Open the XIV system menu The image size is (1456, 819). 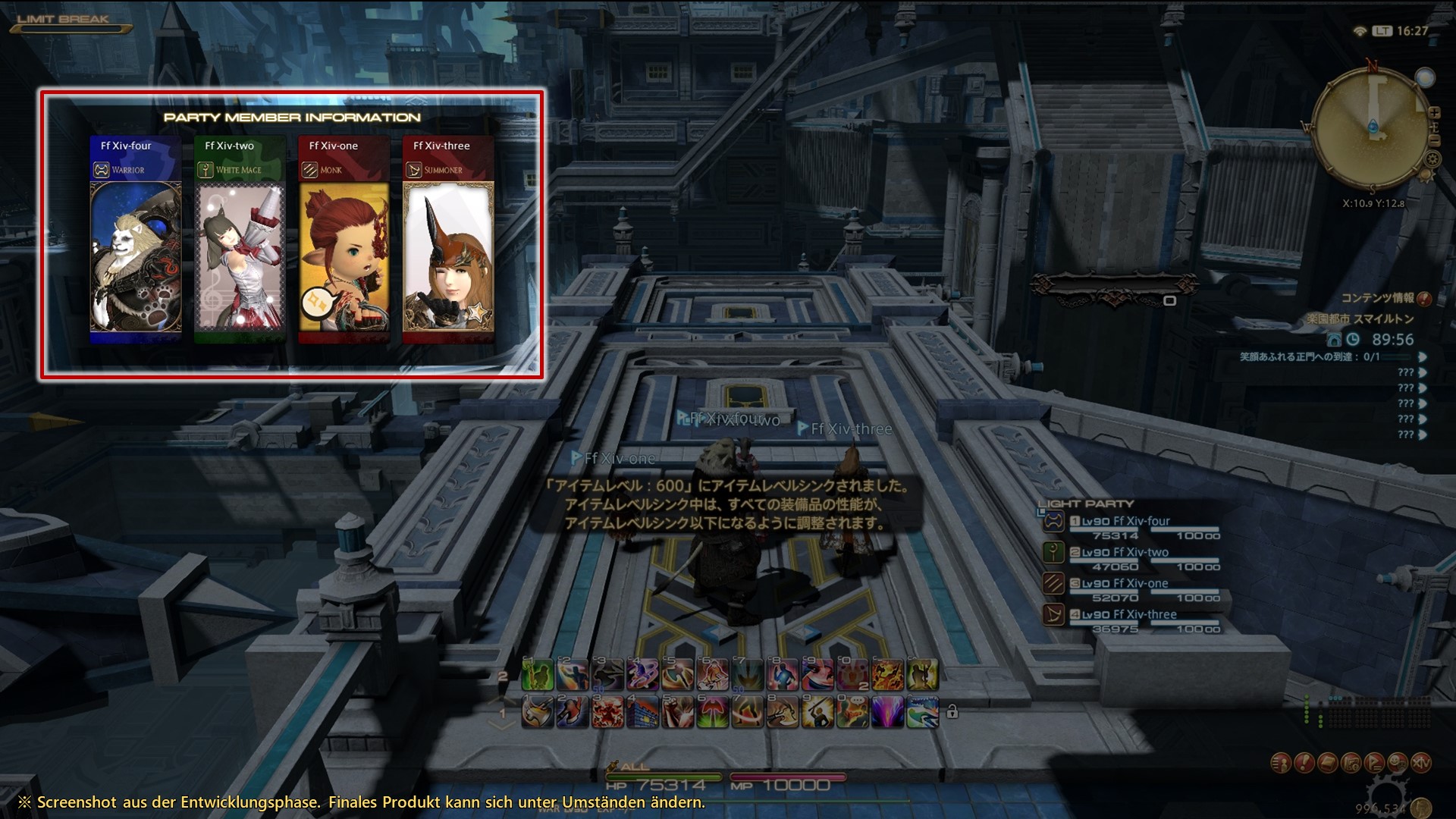[x=1421, y=762]
